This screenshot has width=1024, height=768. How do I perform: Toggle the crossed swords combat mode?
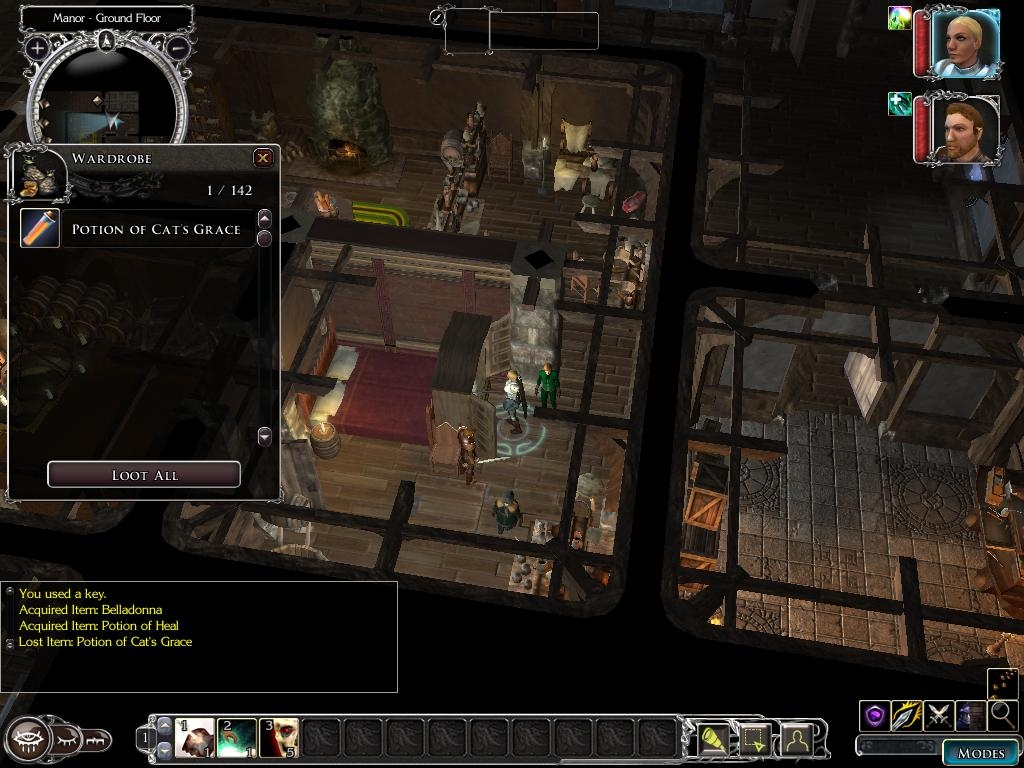pyautogui.click(x=938, y=716)
